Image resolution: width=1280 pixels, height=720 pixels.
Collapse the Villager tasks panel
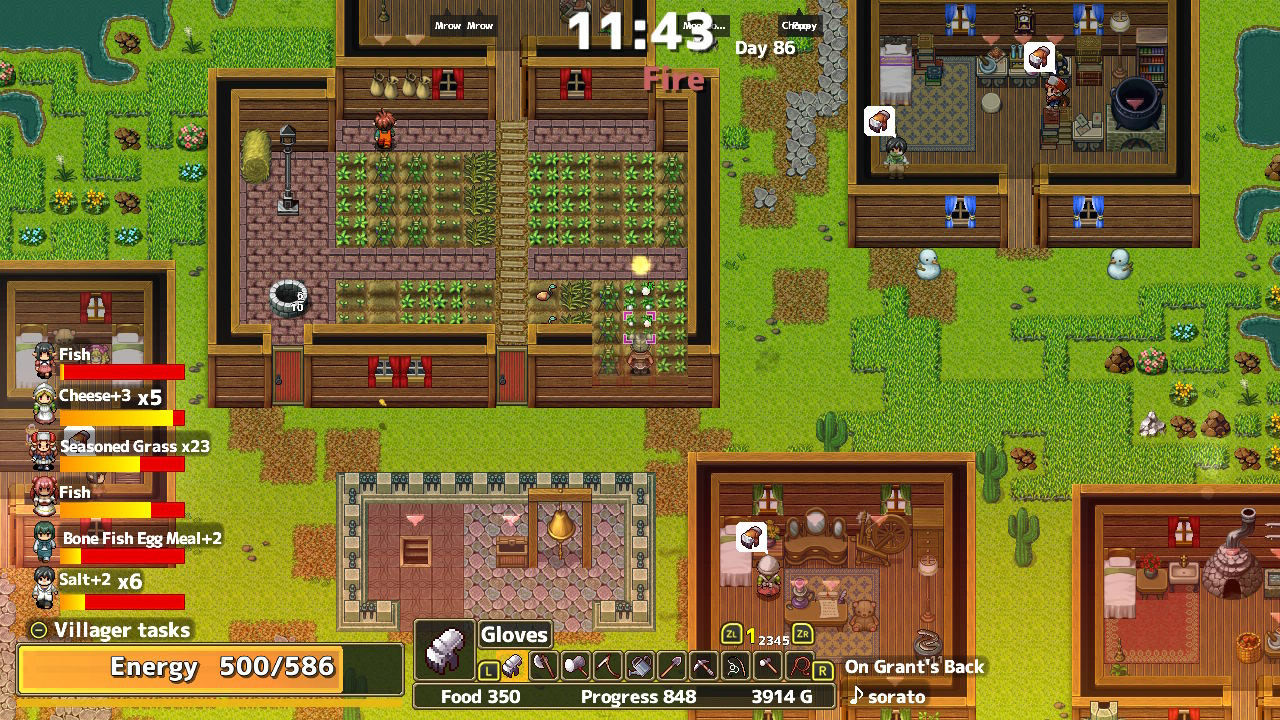pos(38,630)
